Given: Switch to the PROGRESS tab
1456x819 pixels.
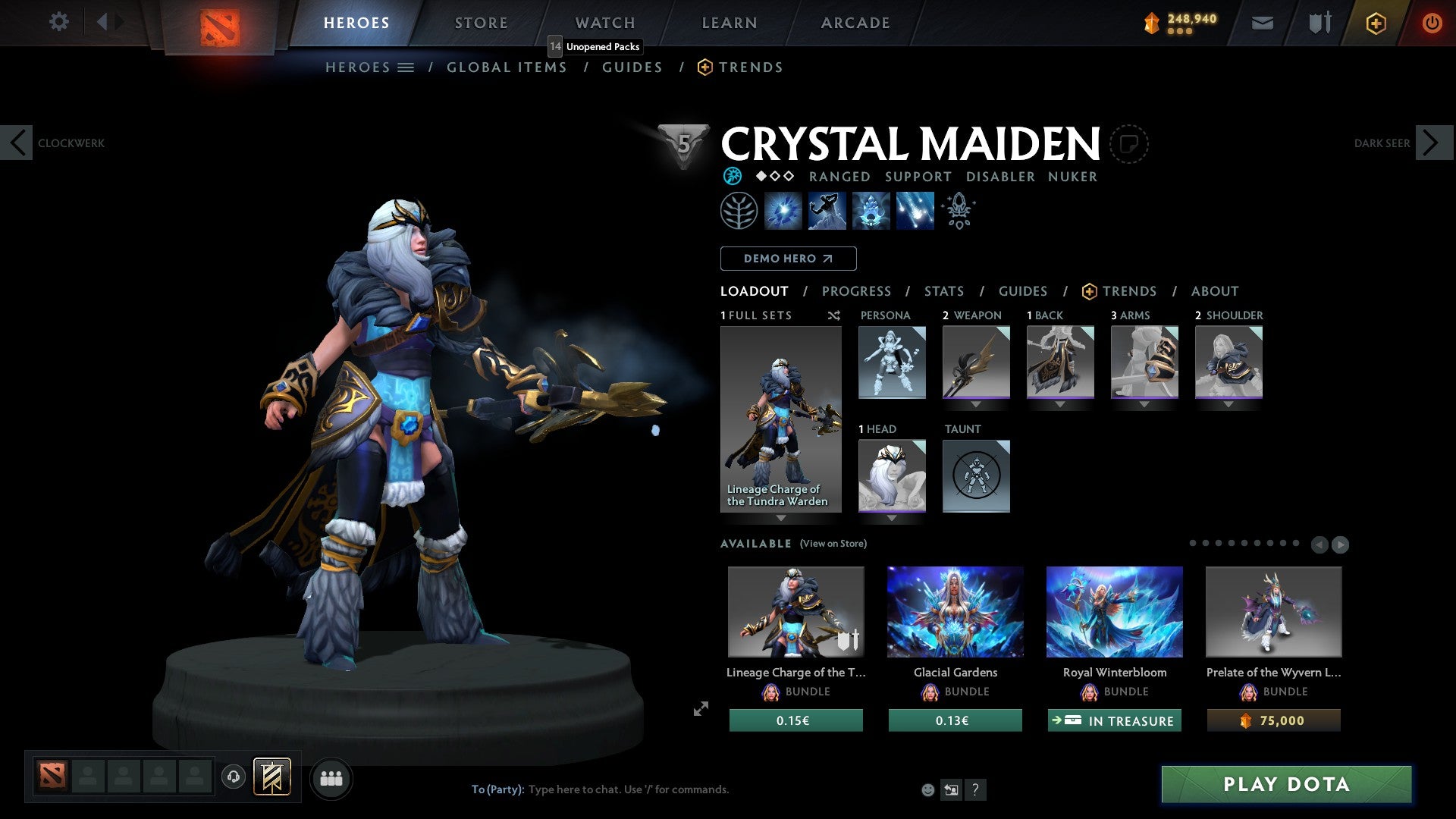Looking at the screenshot, I should 857,290.
